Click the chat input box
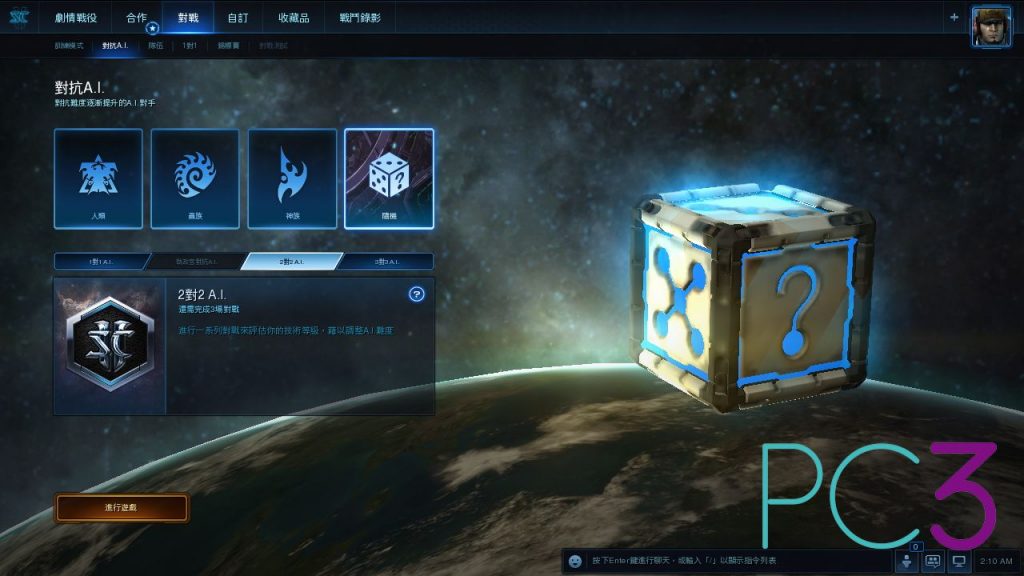The width and height of the screenshot is (1024, 576). click(730, 561)
